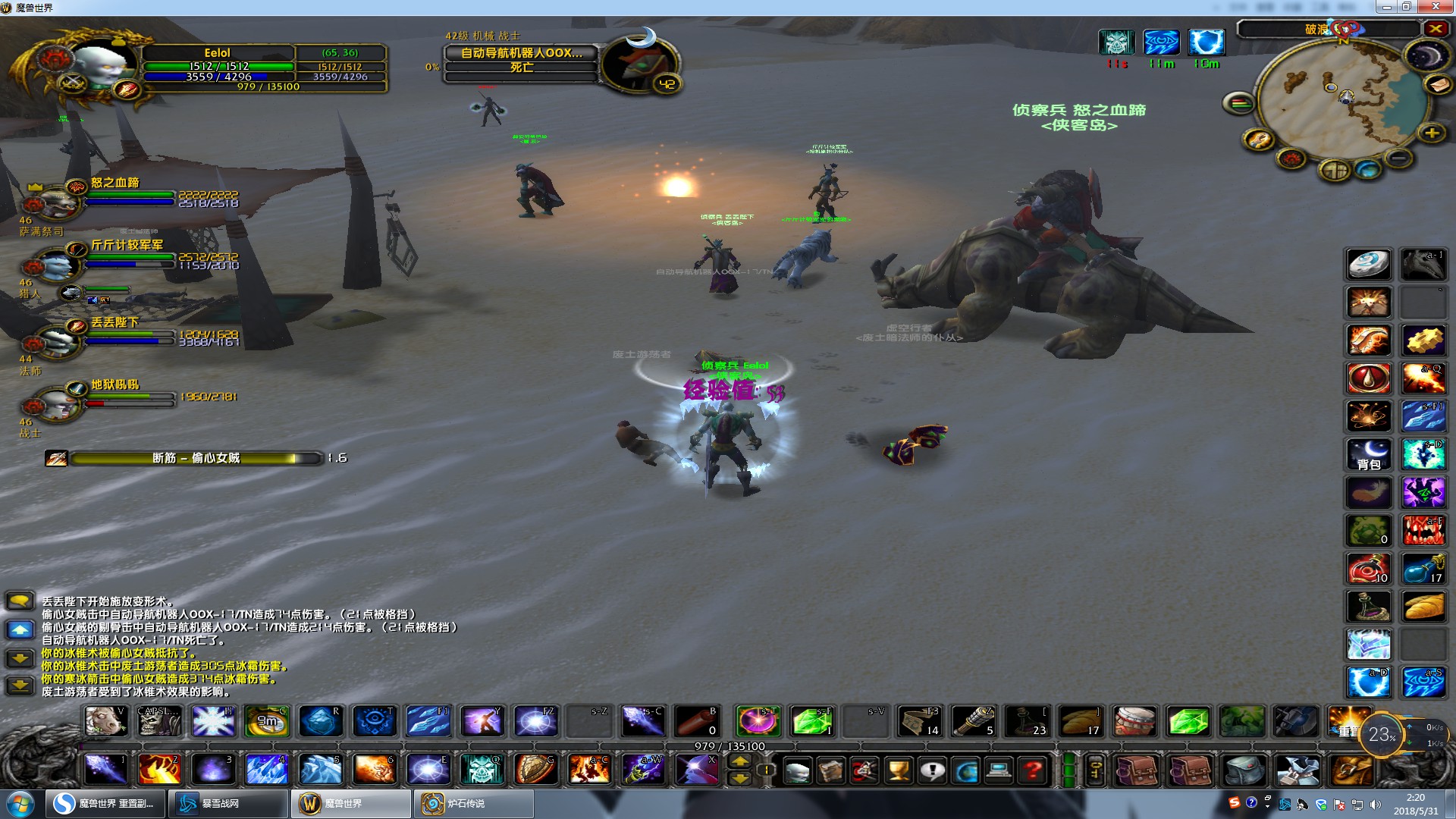1456x819 pixels.
Task: Zoom out the minimap with the minus button
Action: (x=1399, y=158)
